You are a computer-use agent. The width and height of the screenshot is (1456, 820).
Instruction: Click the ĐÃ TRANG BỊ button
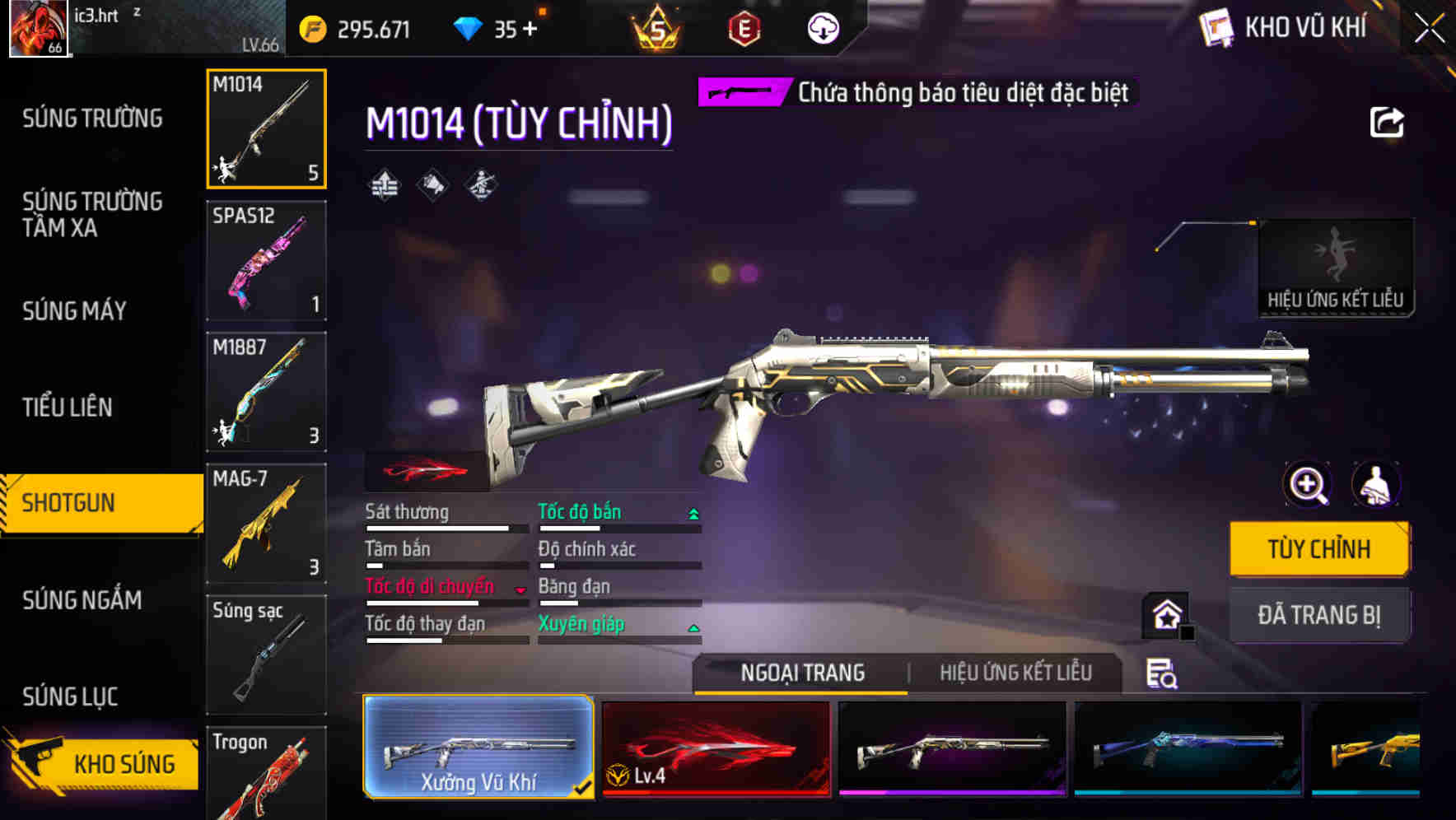[1319, 615]
